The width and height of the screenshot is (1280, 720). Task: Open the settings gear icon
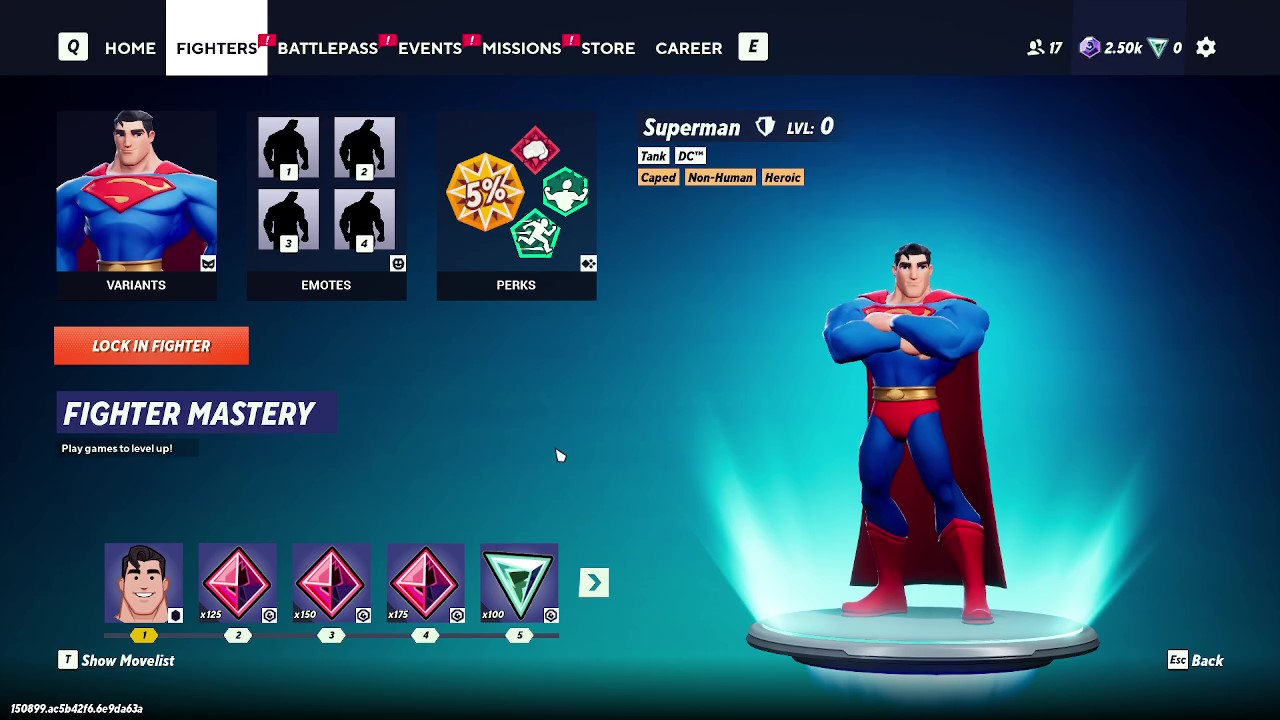[1205, 47]
